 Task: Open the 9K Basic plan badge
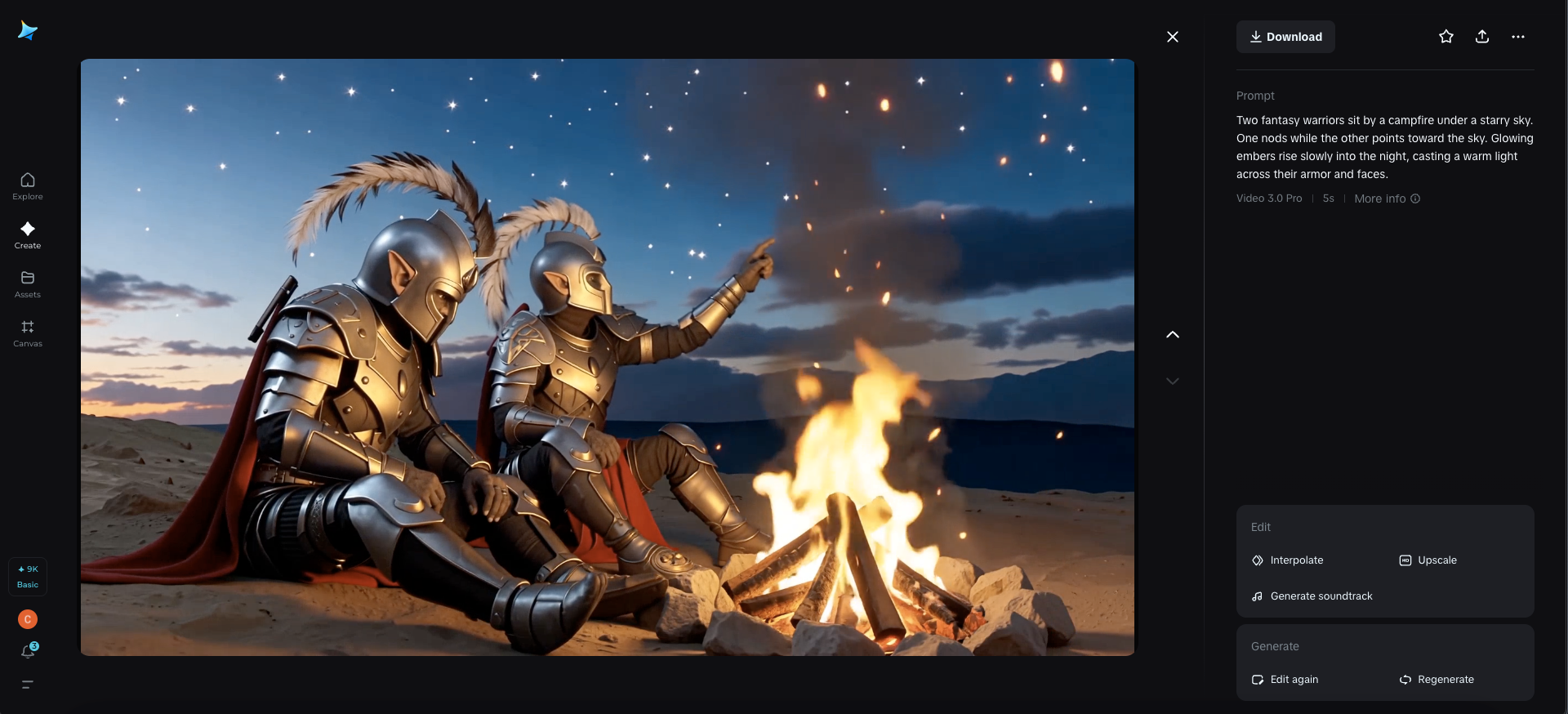(x=27, y=577)
